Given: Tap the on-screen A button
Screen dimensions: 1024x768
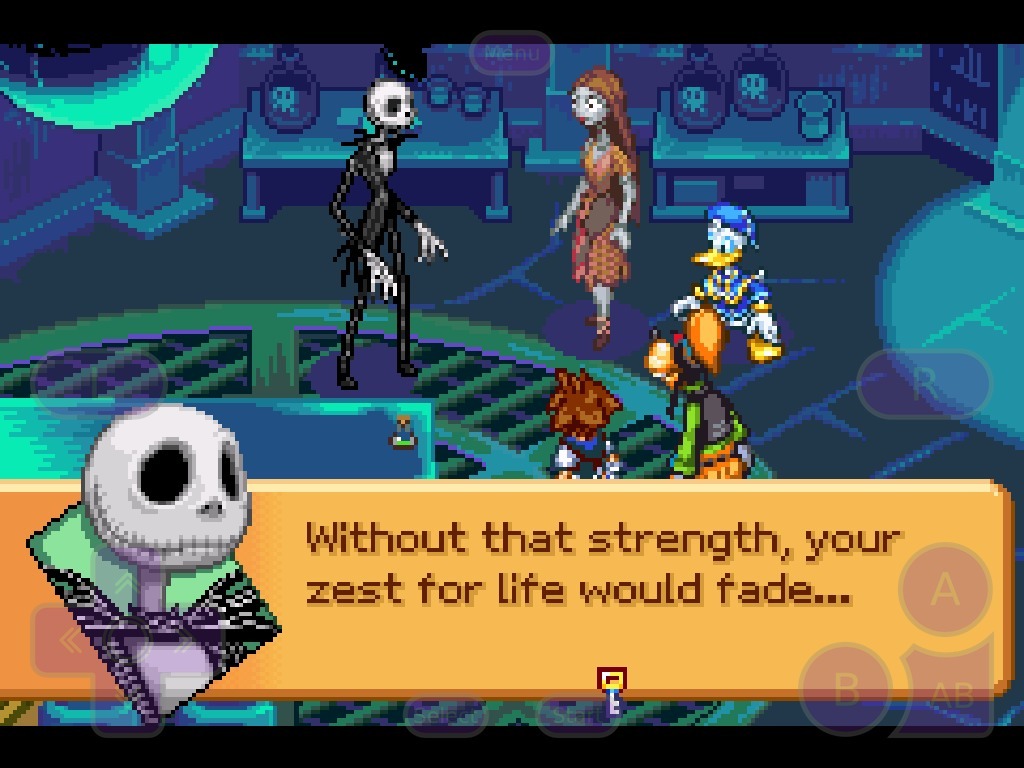Looking at the screenshot, I should click(945, 590).
